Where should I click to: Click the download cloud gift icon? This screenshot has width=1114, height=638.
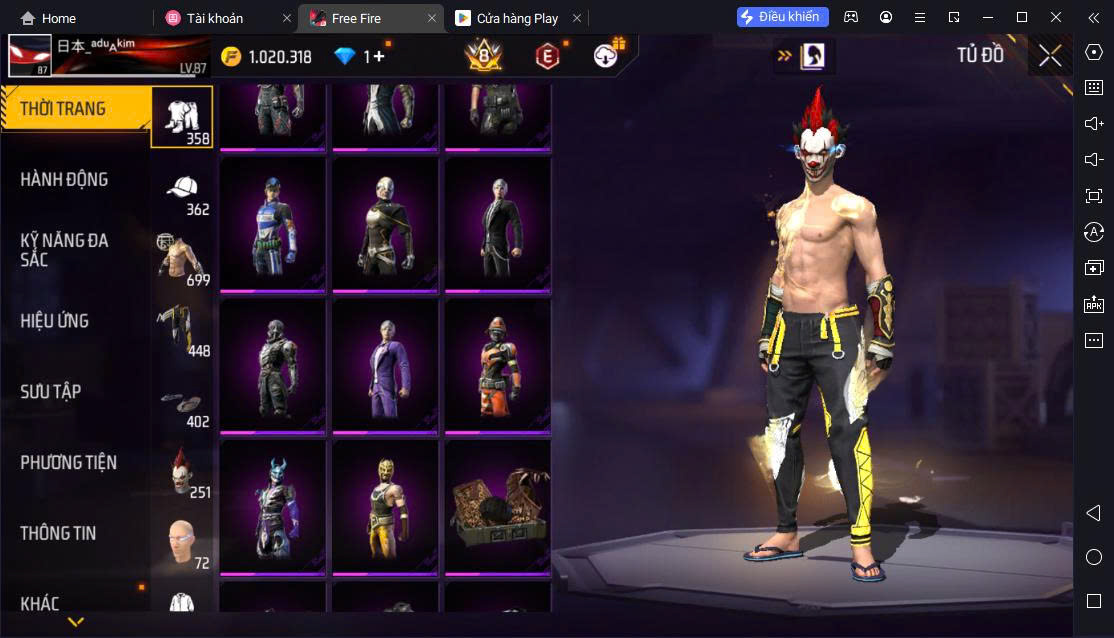[x=606, y=56]
